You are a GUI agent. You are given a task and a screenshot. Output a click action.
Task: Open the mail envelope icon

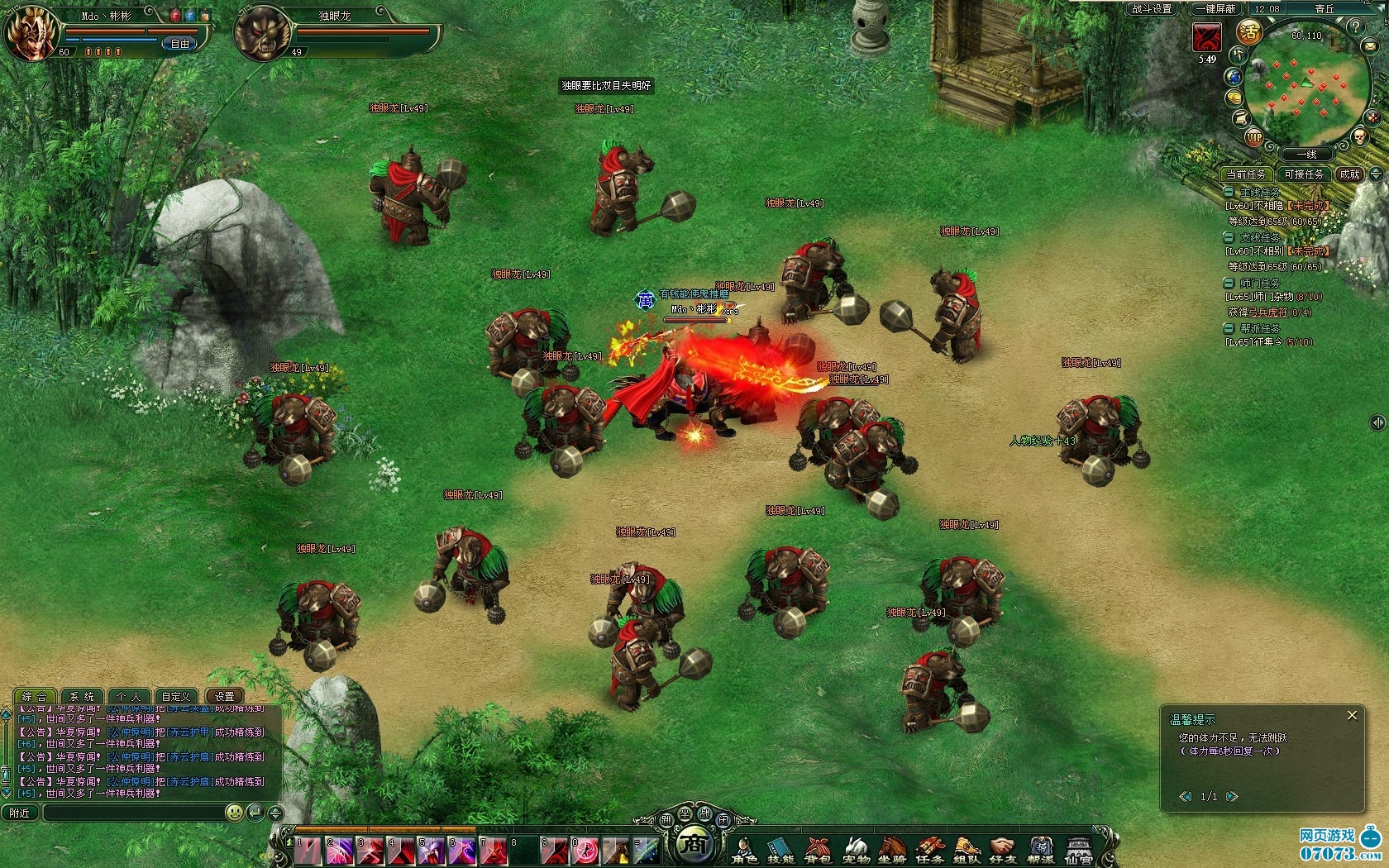click(1372, 47)
